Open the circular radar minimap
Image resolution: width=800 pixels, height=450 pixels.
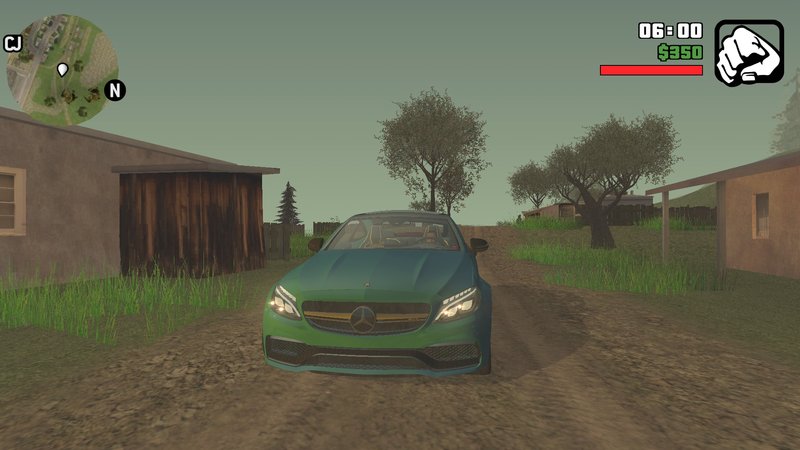tap(63, 69)
